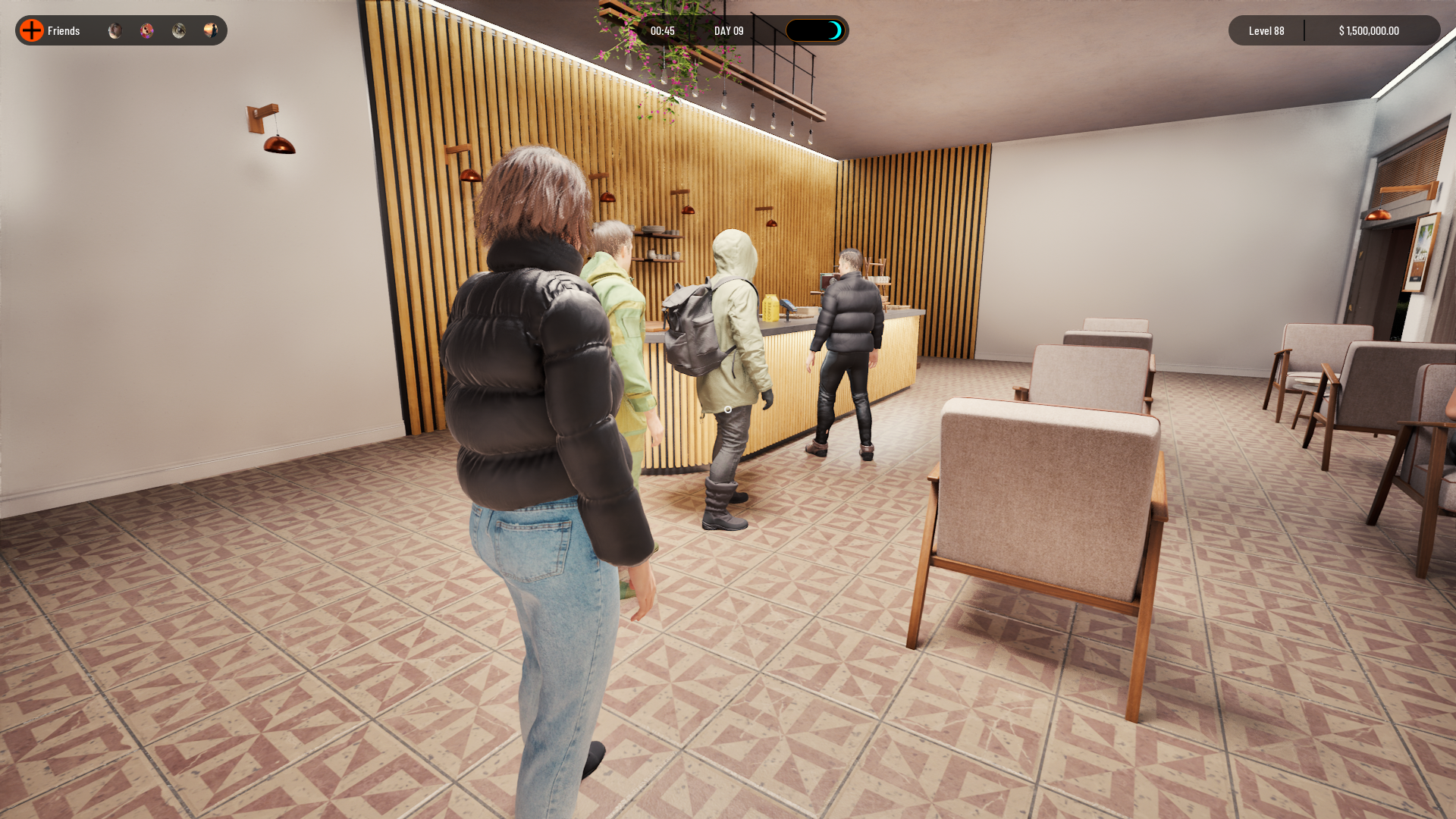Image resolution: width=1456 pixels, height=819 pixels.
Task: Choose the grey eye friend avatar
Action: tap(179, 30)
